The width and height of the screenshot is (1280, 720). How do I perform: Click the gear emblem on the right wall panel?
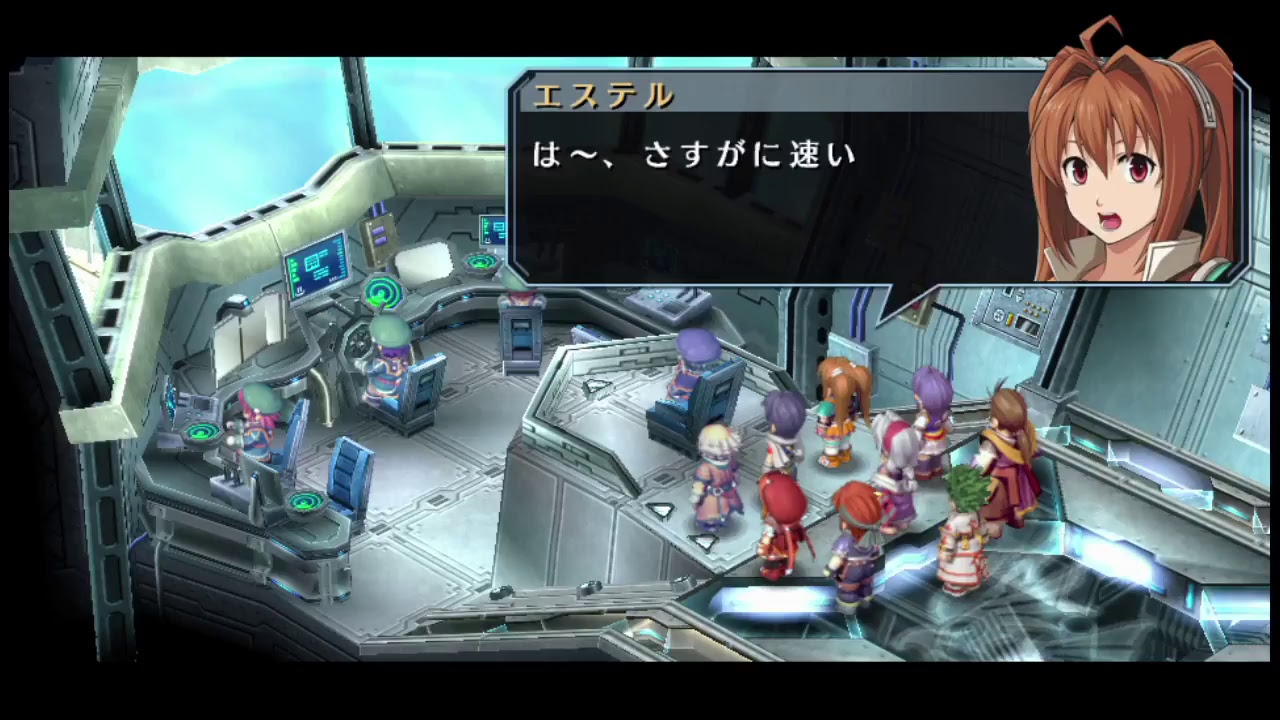coord(999,316)
